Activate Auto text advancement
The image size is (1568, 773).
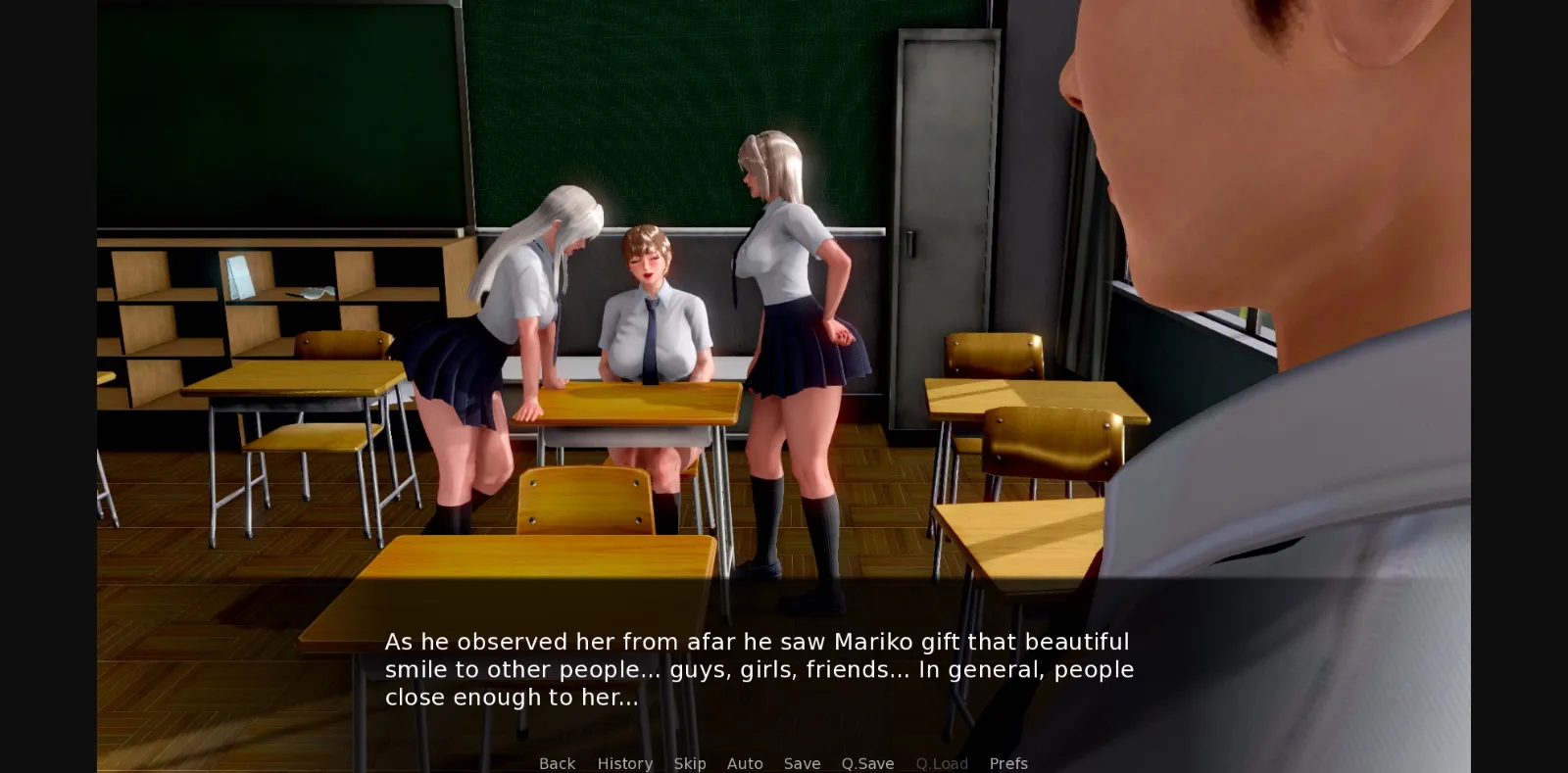click(745, 763)
